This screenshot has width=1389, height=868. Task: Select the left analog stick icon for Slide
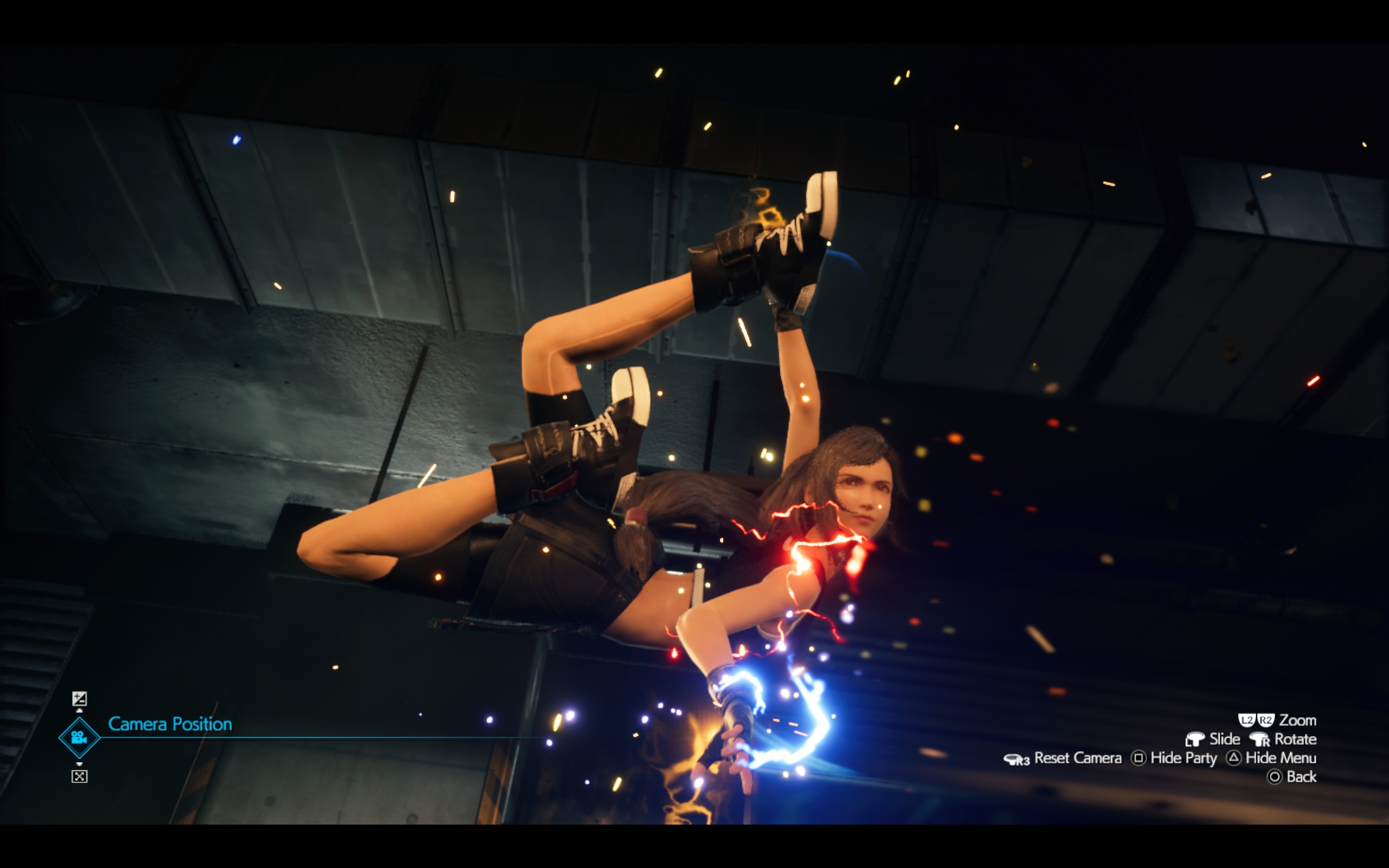tap(1197, 739)
